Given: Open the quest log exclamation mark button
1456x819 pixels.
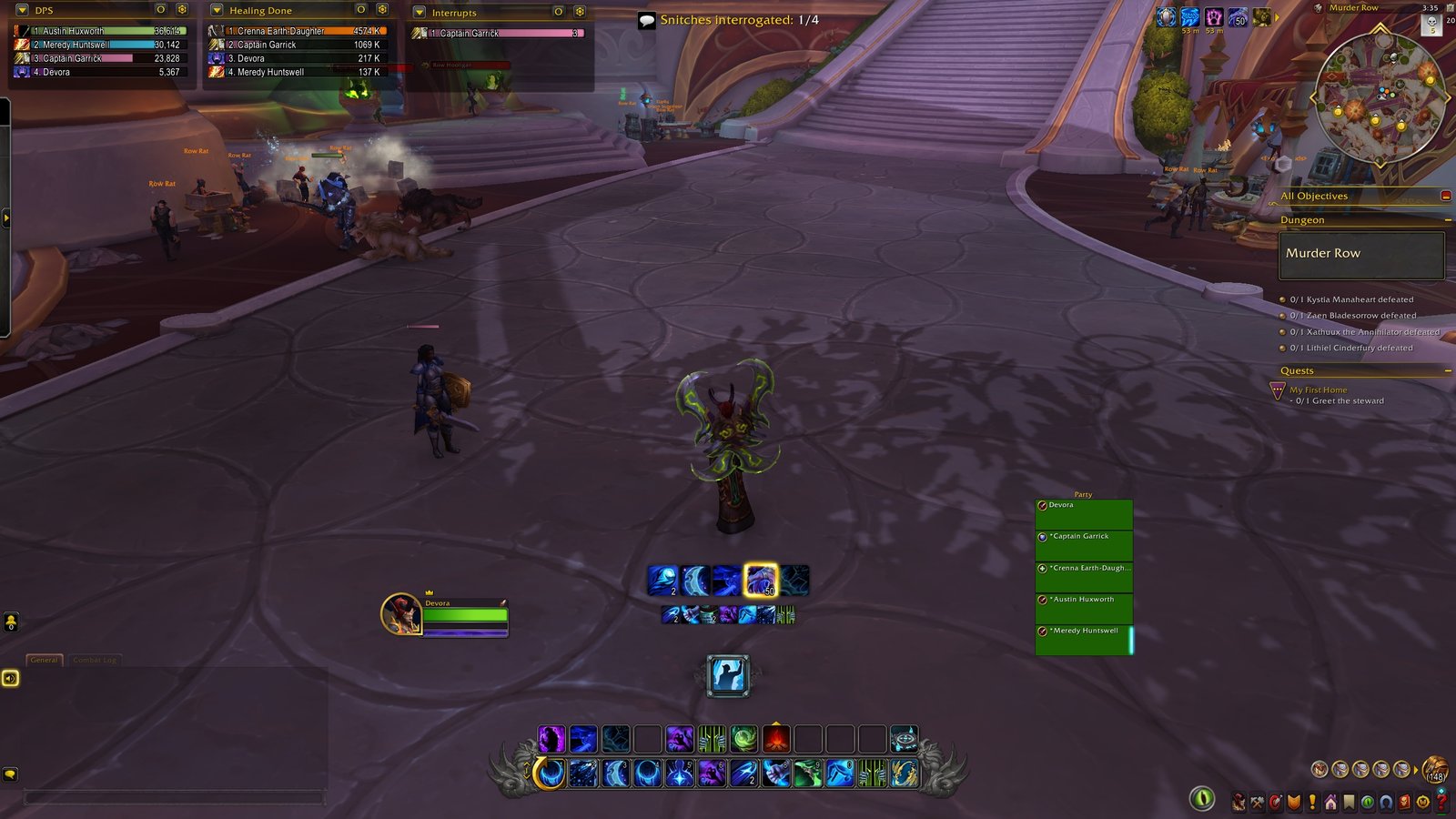Looking at the screenshot, I should pyautogui.click(x=1312, y=803).
